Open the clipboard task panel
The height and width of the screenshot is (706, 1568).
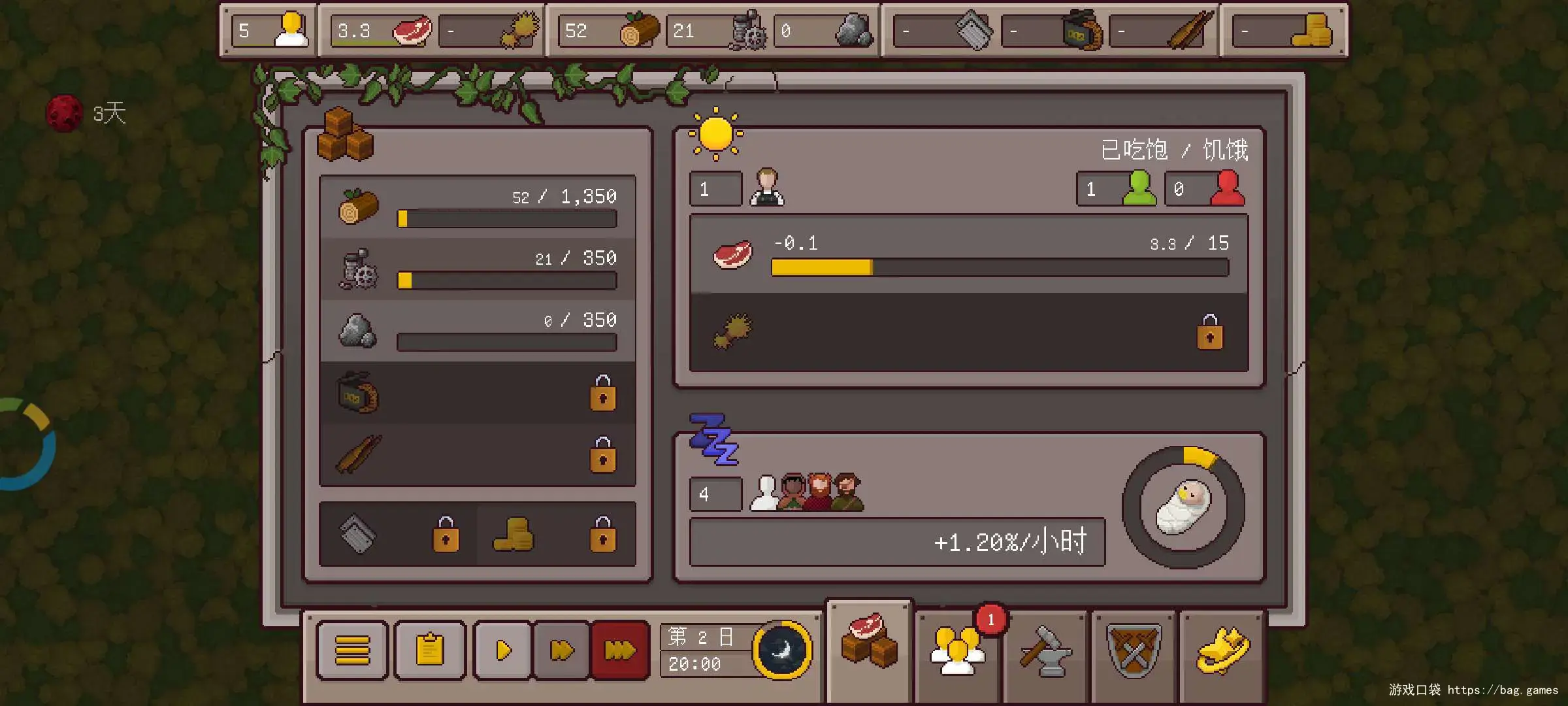430,650
